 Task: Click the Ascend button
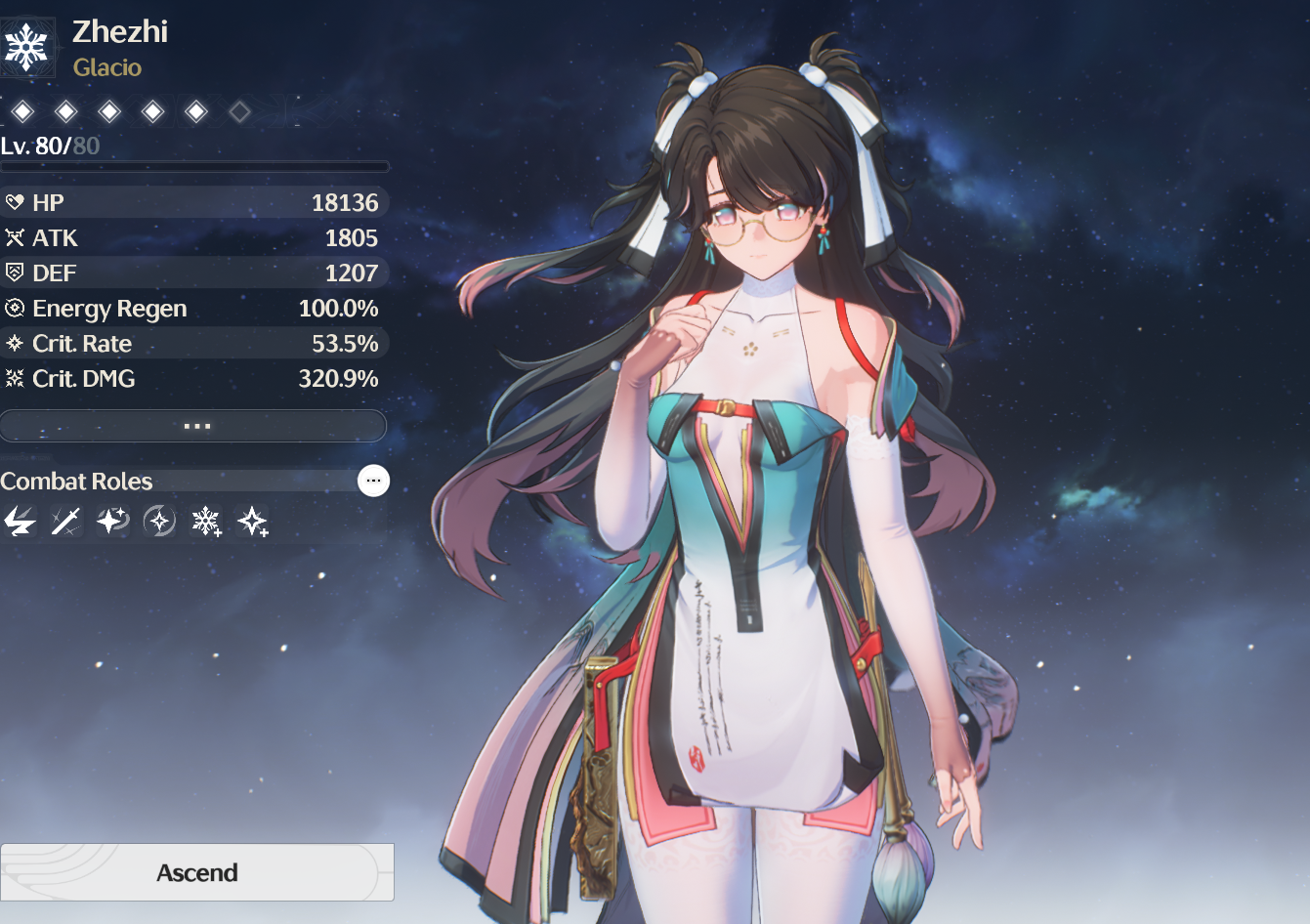point(197,872)
